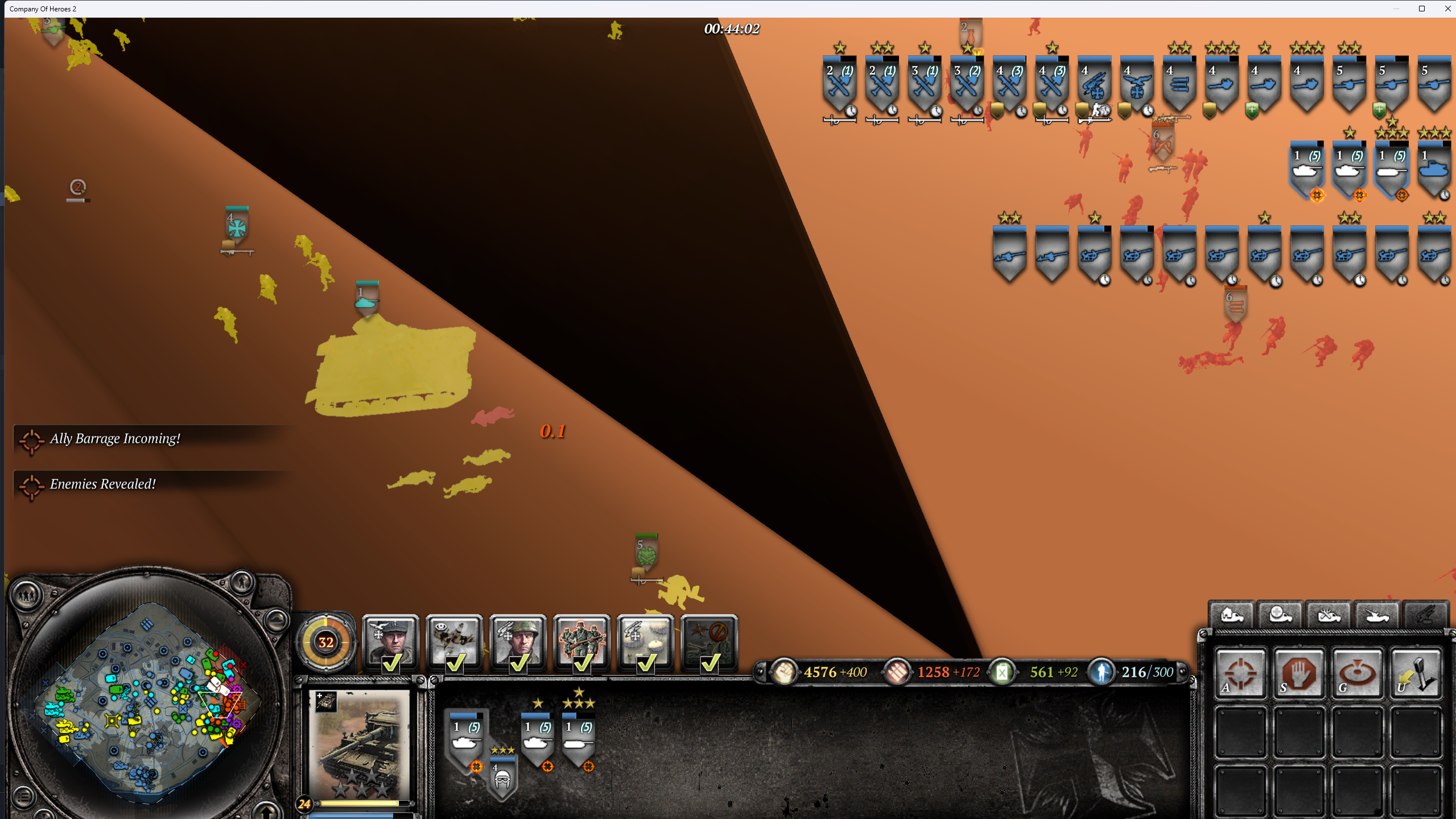Open the headquarters building tab with house icon
The width and height of the screenshot is (1456, 819).
point(1232,615)
